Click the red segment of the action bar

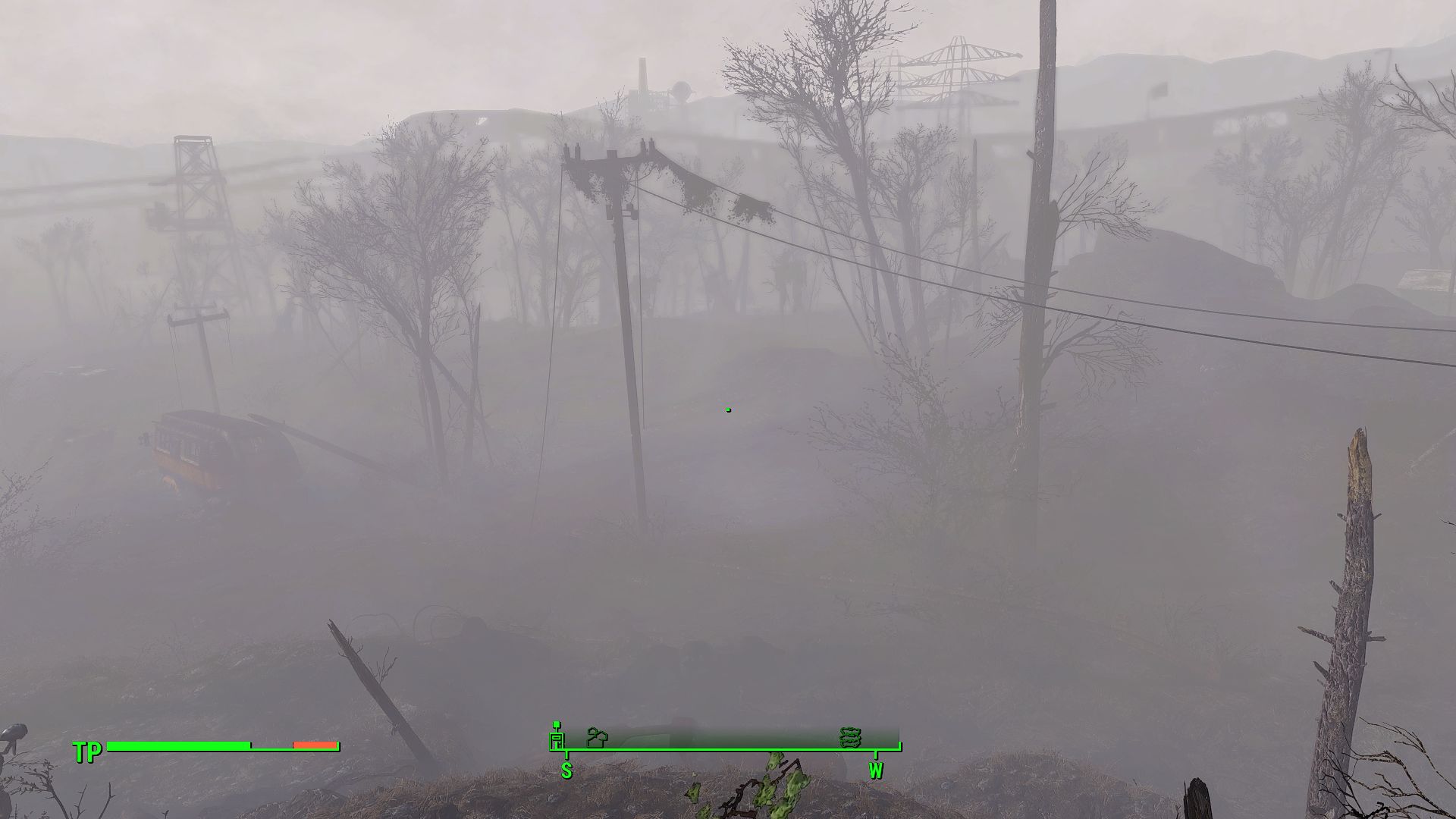point(315,745)
